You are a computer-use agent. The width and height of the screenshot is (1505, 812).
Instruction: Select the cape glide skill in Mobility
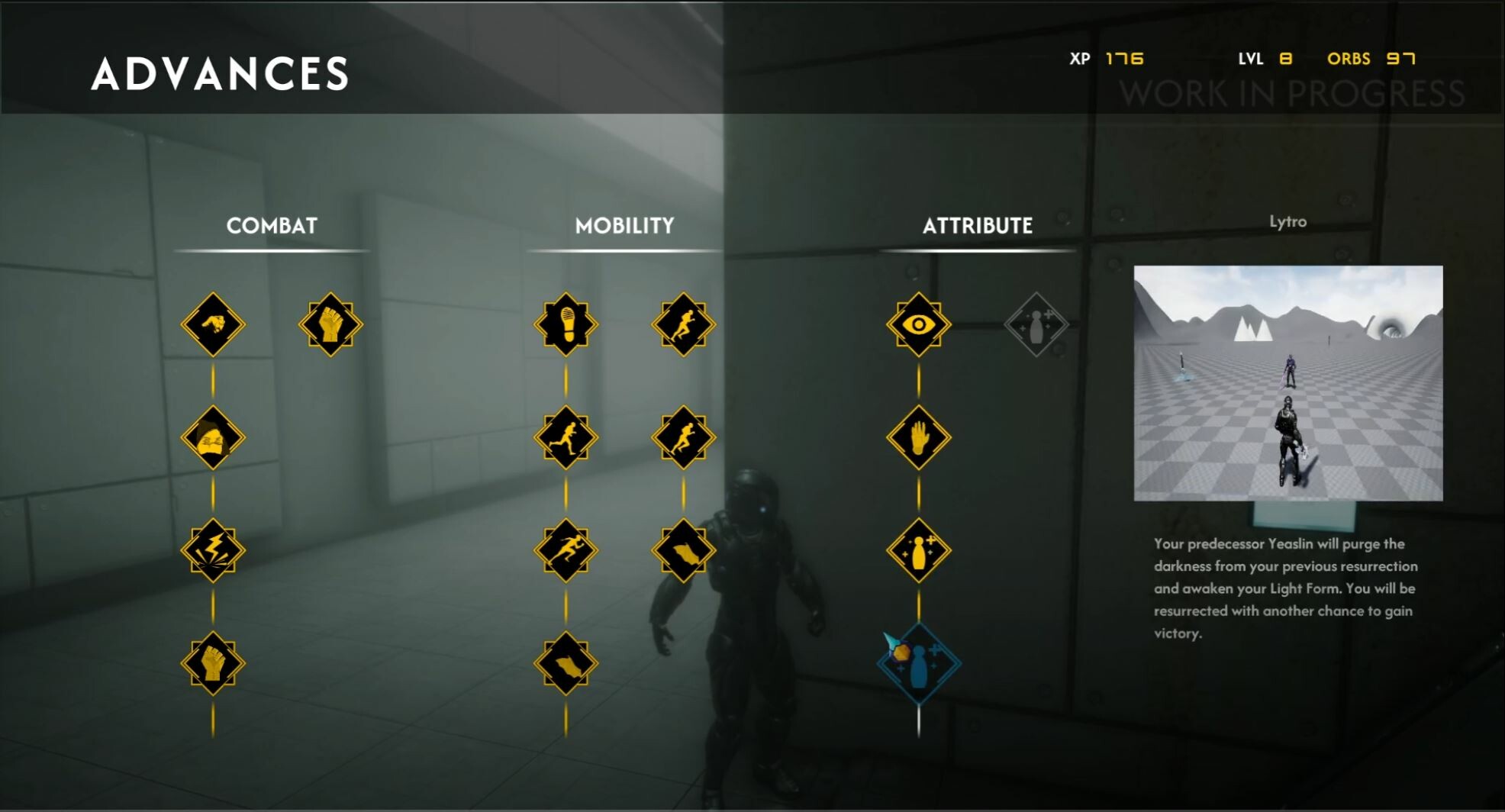(565, 662)
